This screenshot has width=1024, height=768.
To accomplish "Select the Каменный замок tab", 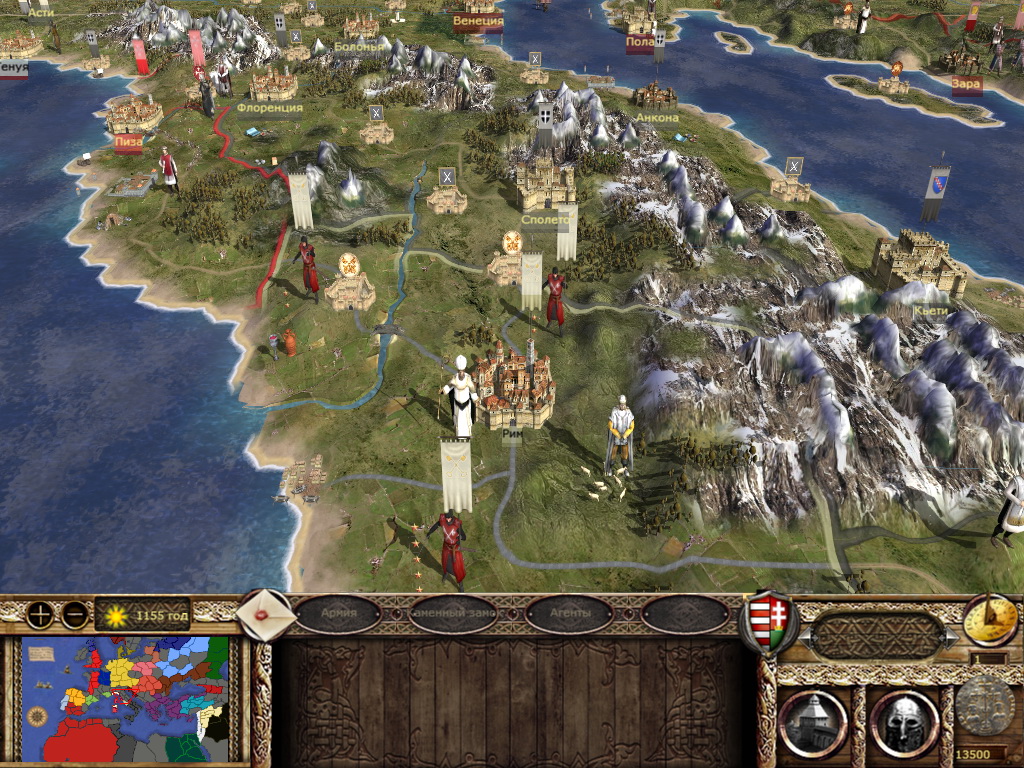I will (454, 613).
